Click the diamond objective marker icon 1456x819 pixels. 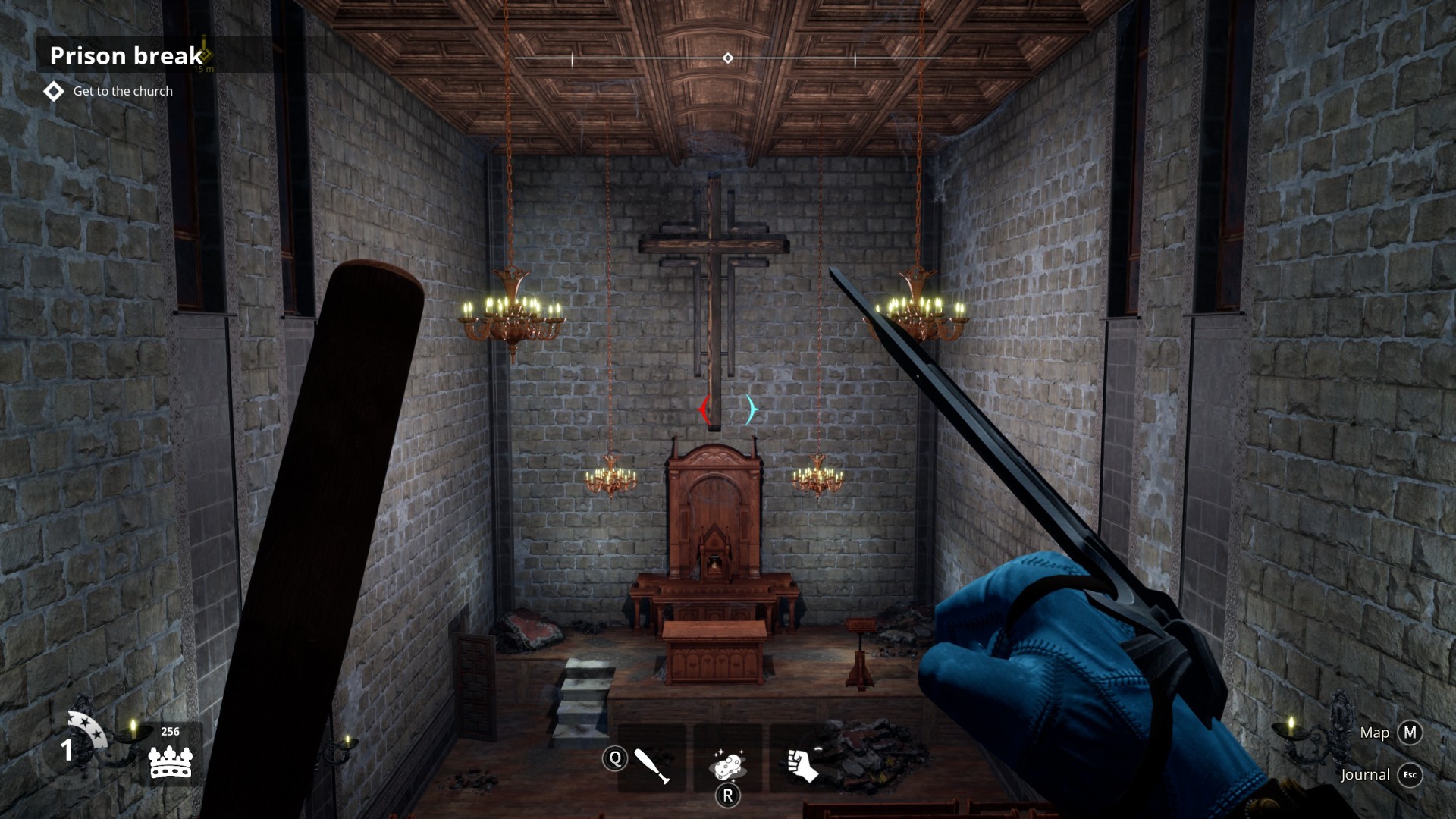[x=53, y=91]
